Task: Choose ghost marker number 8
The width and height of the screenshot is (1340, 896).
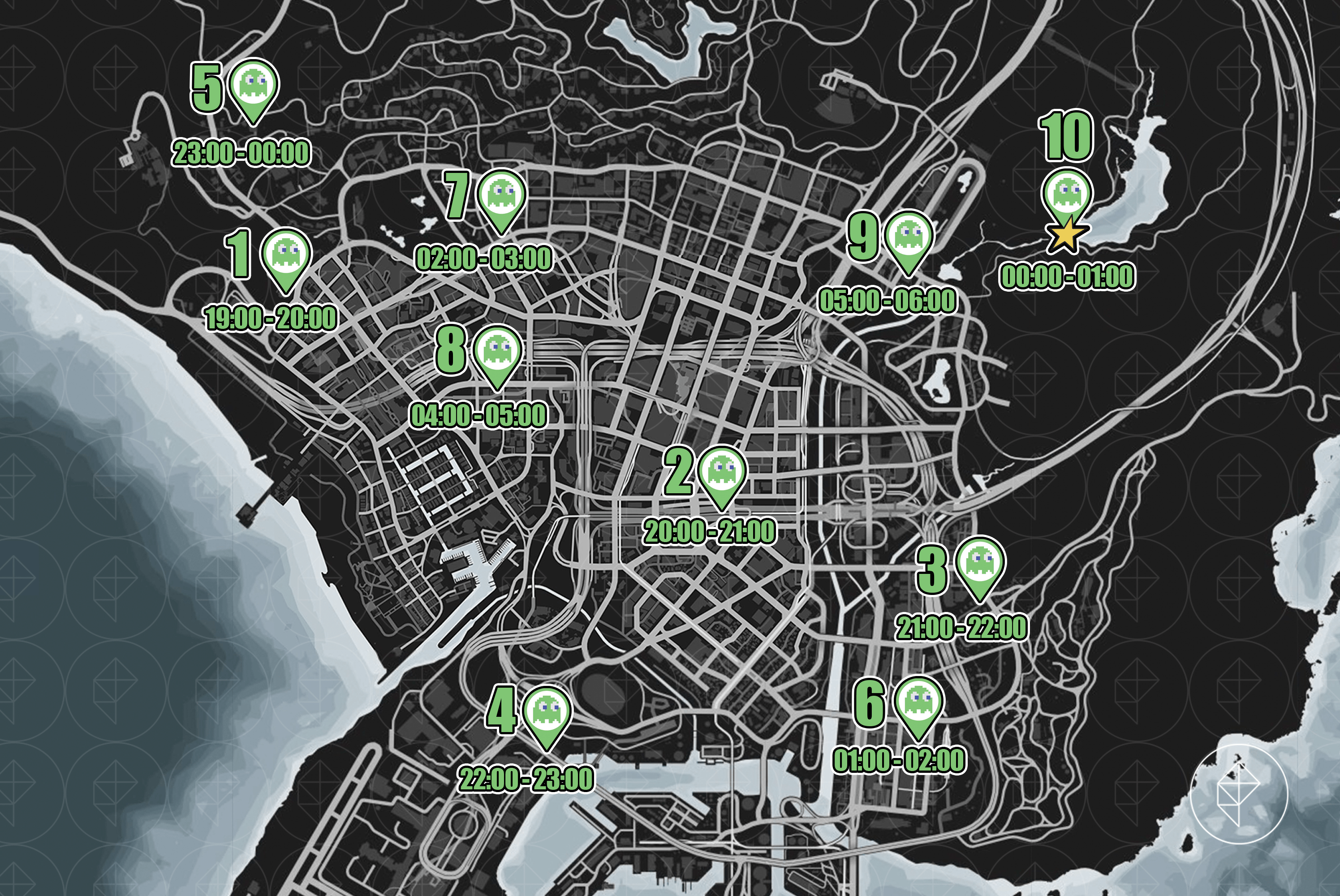Action: pos(497,353)
